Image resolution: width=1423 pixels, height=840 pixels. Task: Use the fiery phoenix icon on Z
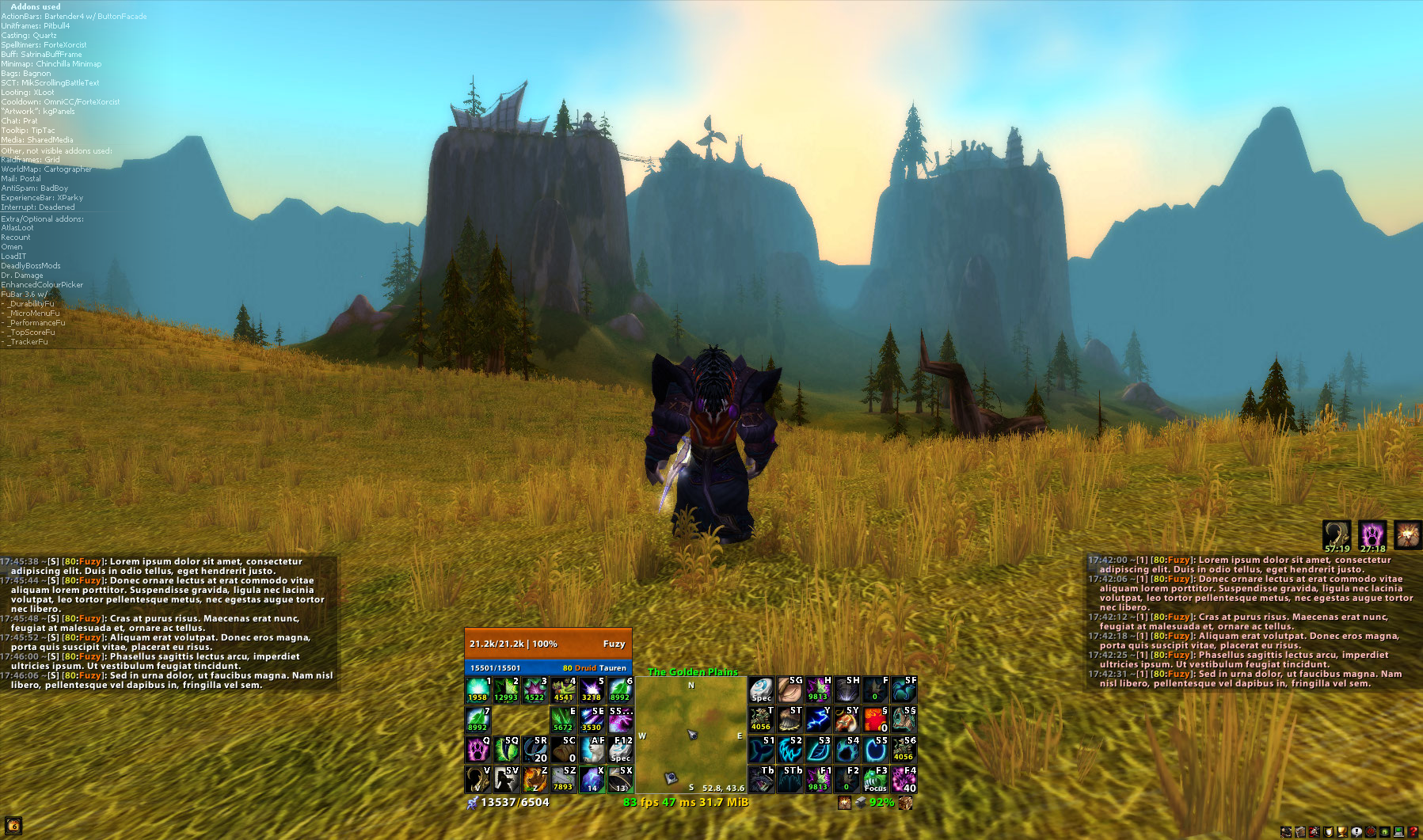click(535, 780)
